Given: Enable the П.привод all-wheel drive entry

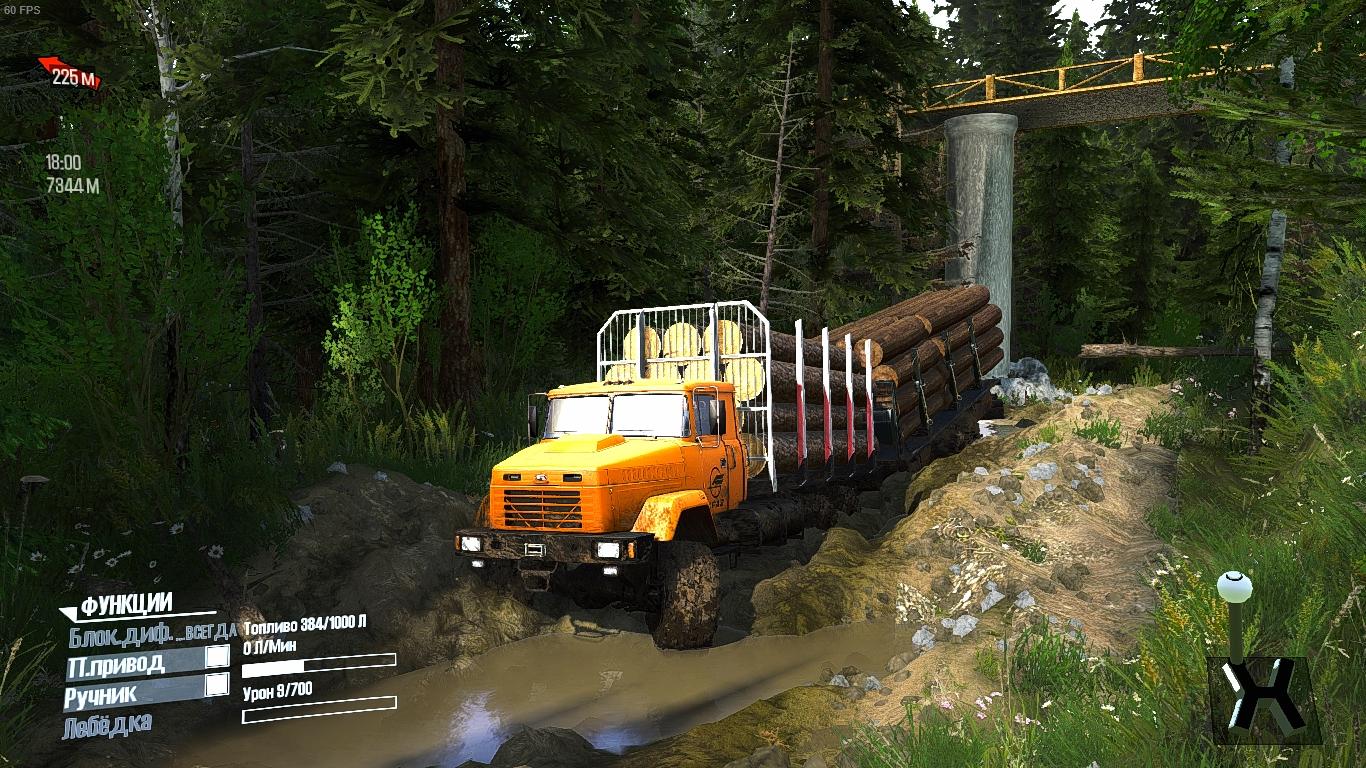Looking at the screenshot, I should tap(117, 663).
